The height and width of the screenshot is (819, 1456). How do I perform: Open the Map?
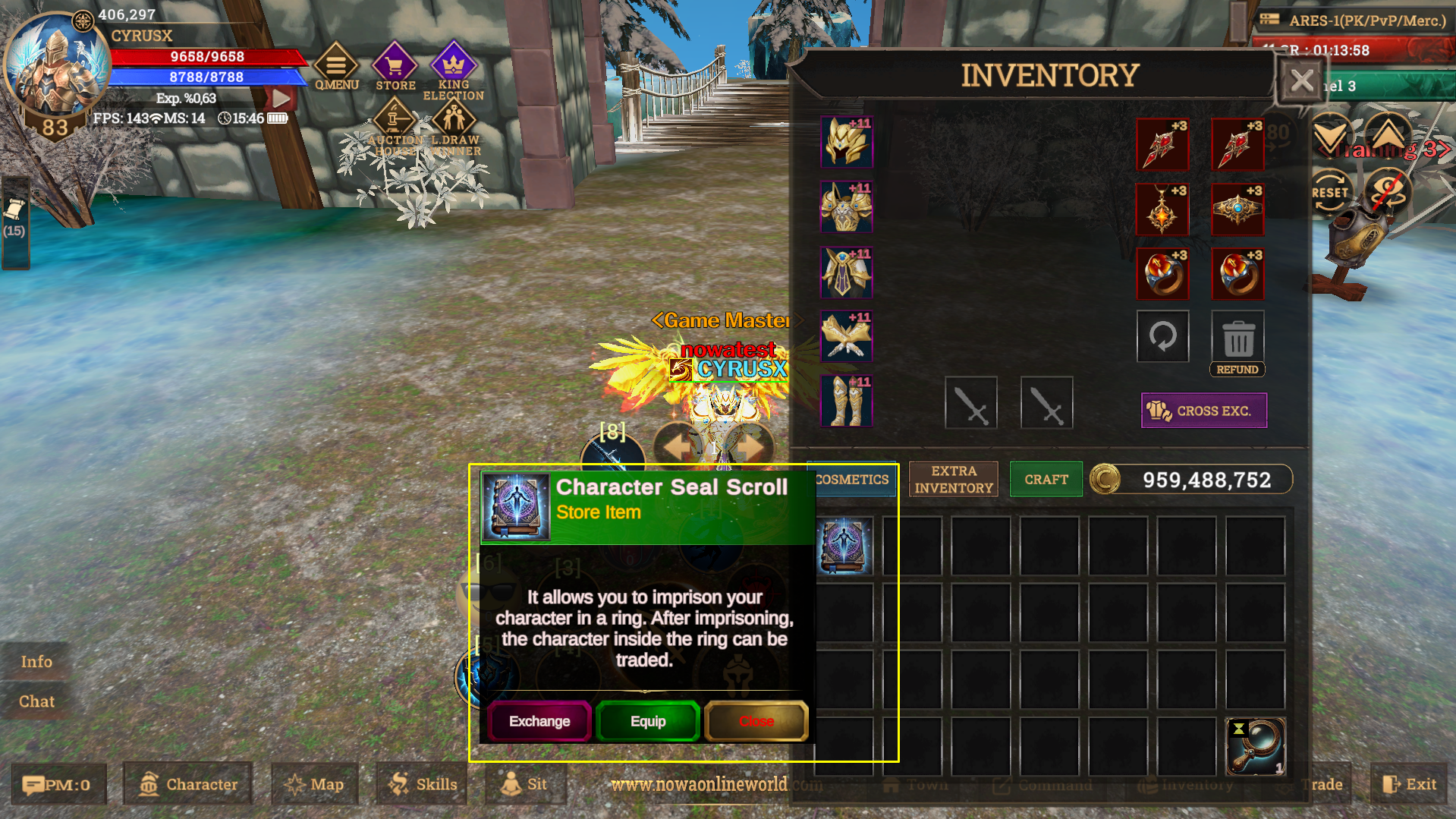point(313,784)
